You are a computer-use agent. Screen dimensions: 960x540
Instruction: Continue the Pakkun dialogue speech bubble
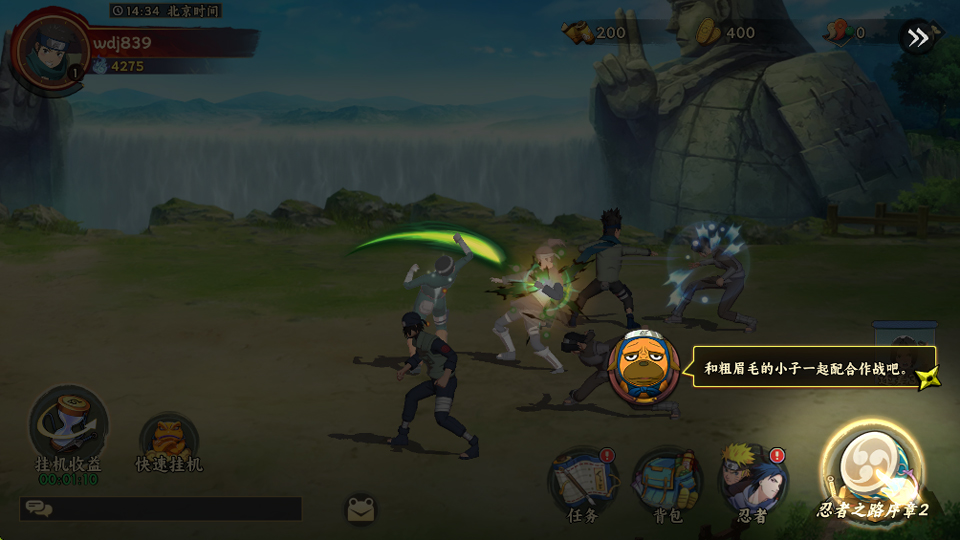click(x=814, y=368)
